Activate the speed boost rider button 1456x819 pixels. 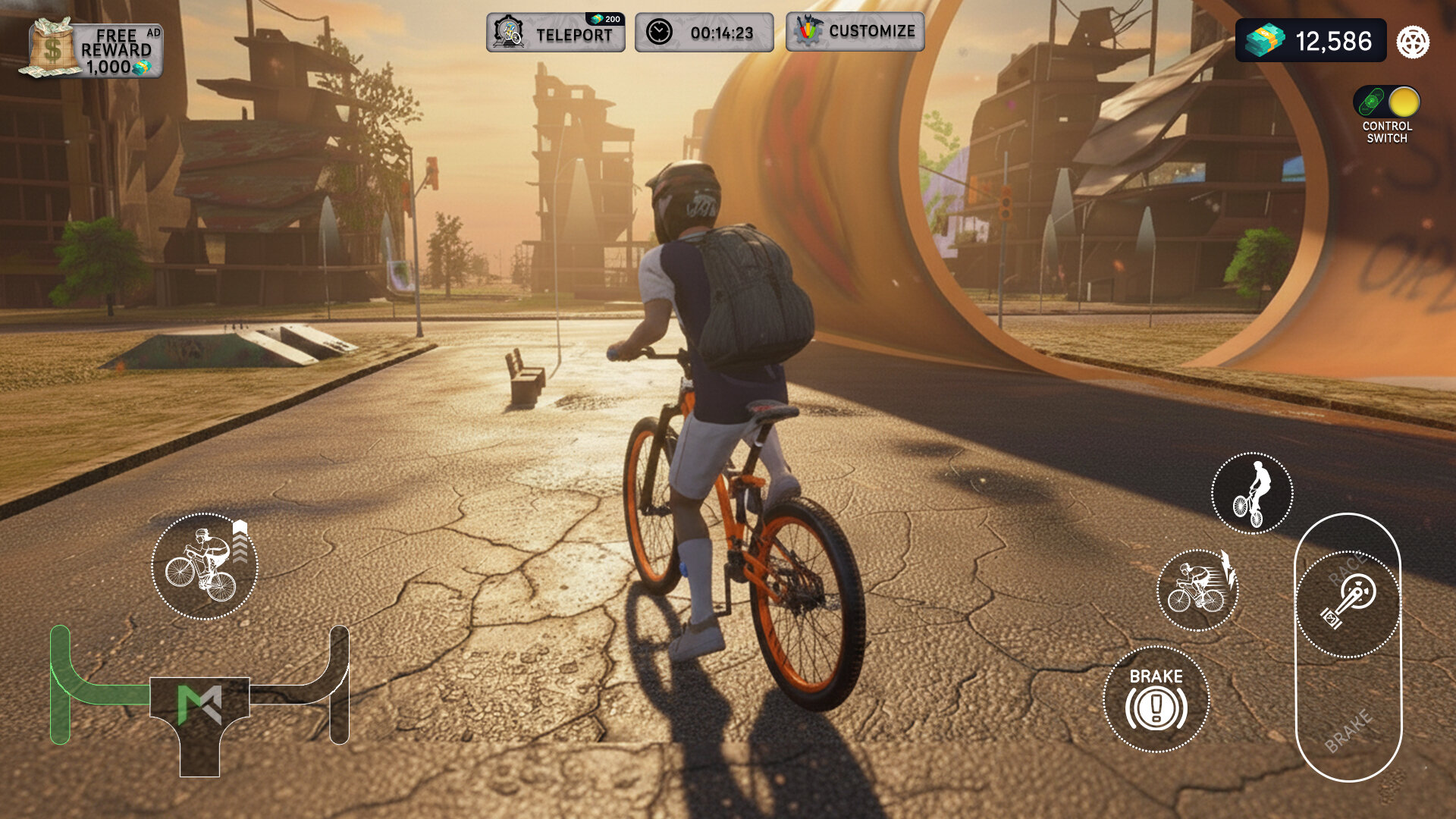coord(1197,590)
